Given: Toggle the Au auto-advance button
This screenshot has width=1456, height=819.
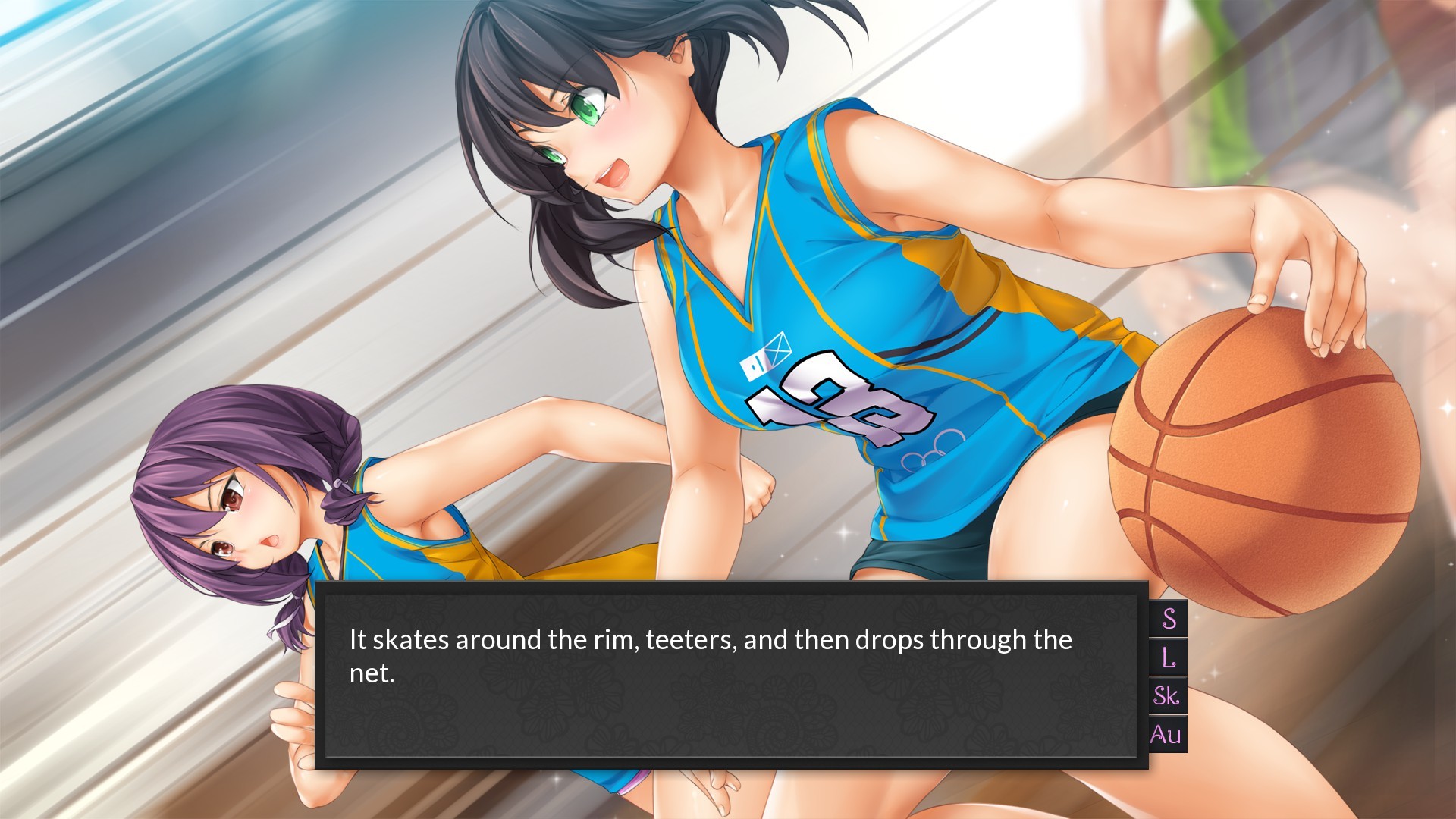Looking at the screenshot, I should pos(1166,734).
